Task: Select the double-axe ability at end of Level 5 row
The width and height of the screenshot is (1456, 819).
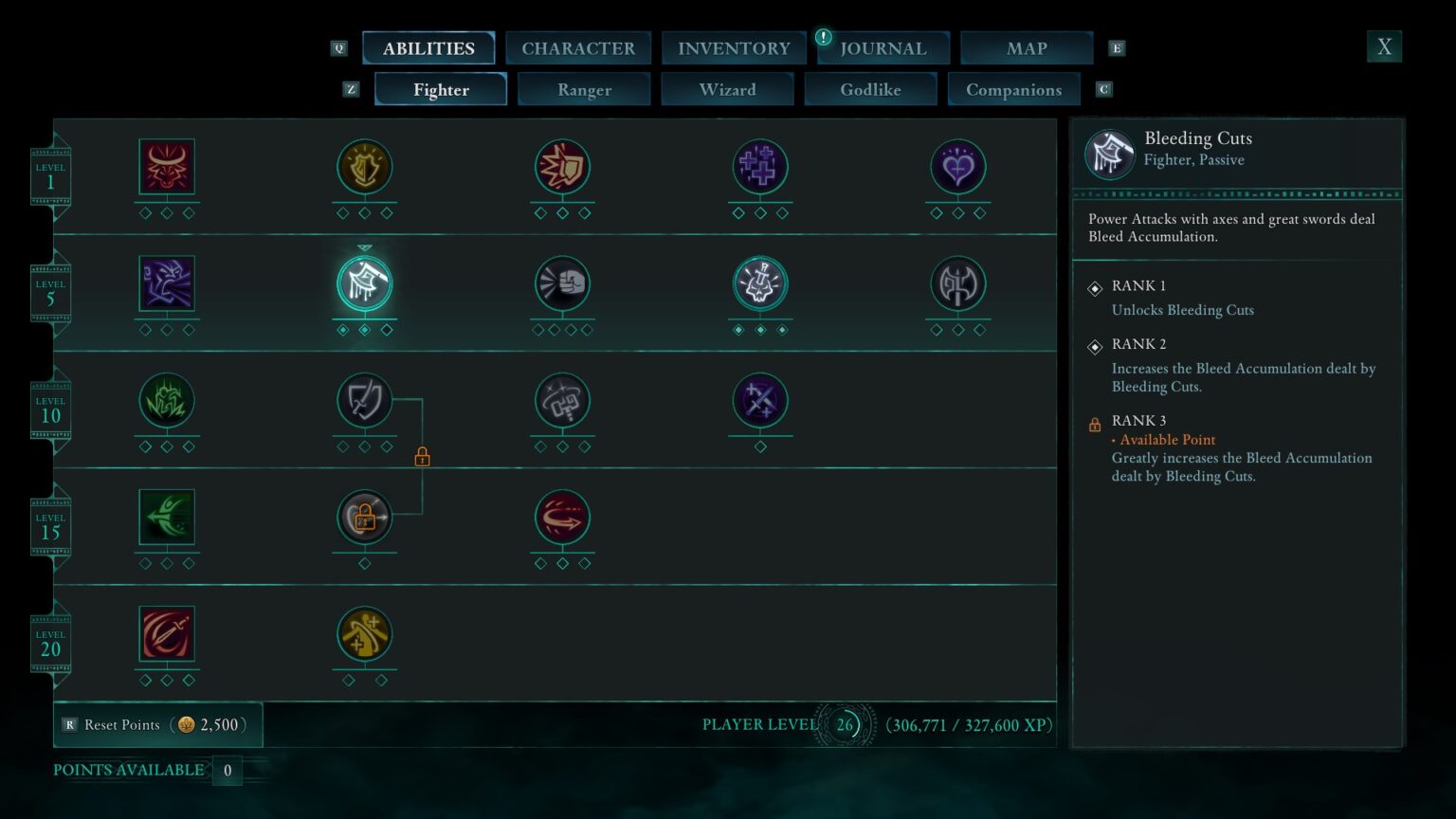Action: tap(957, 283)
